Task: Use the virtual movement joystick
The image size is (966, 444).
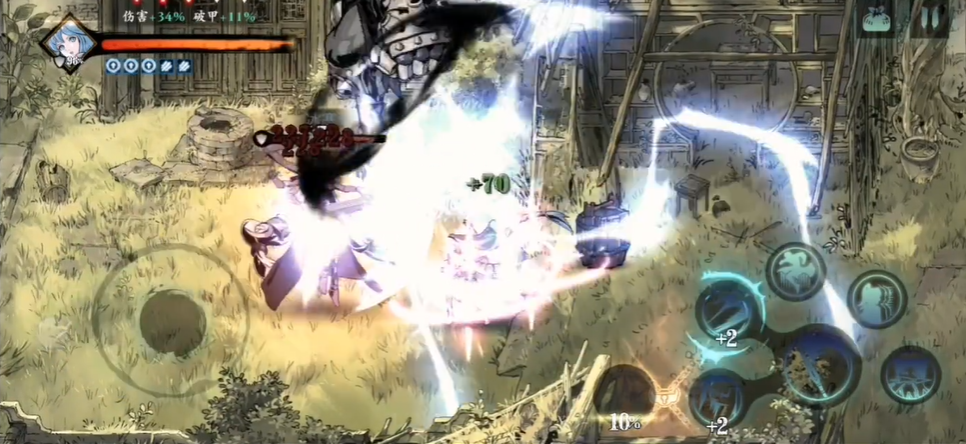Action: [x=172, y=322]
